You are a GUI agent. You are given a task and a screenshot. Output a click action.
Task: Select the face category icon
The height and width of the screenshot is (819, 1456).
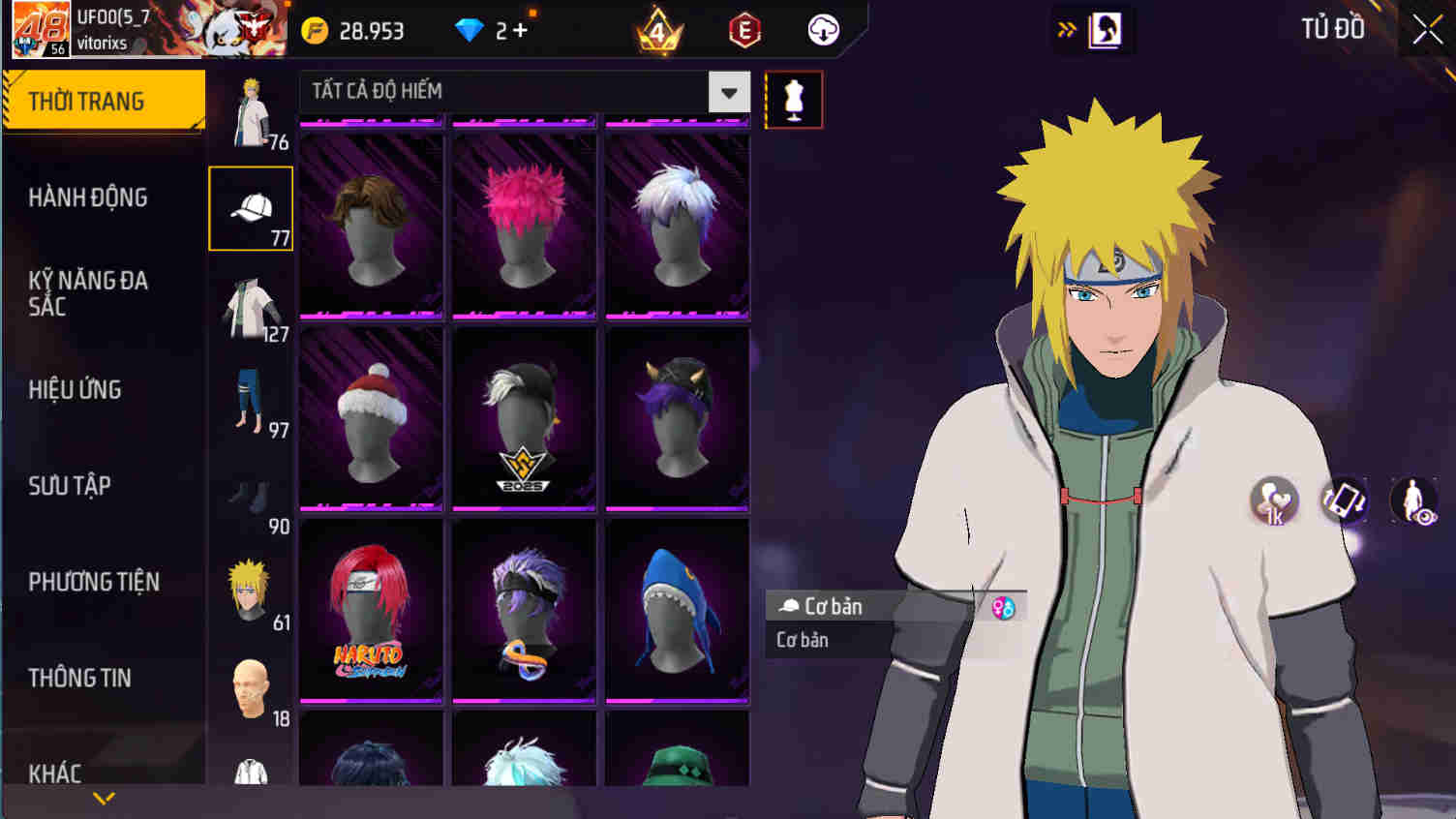click(250, 687)
